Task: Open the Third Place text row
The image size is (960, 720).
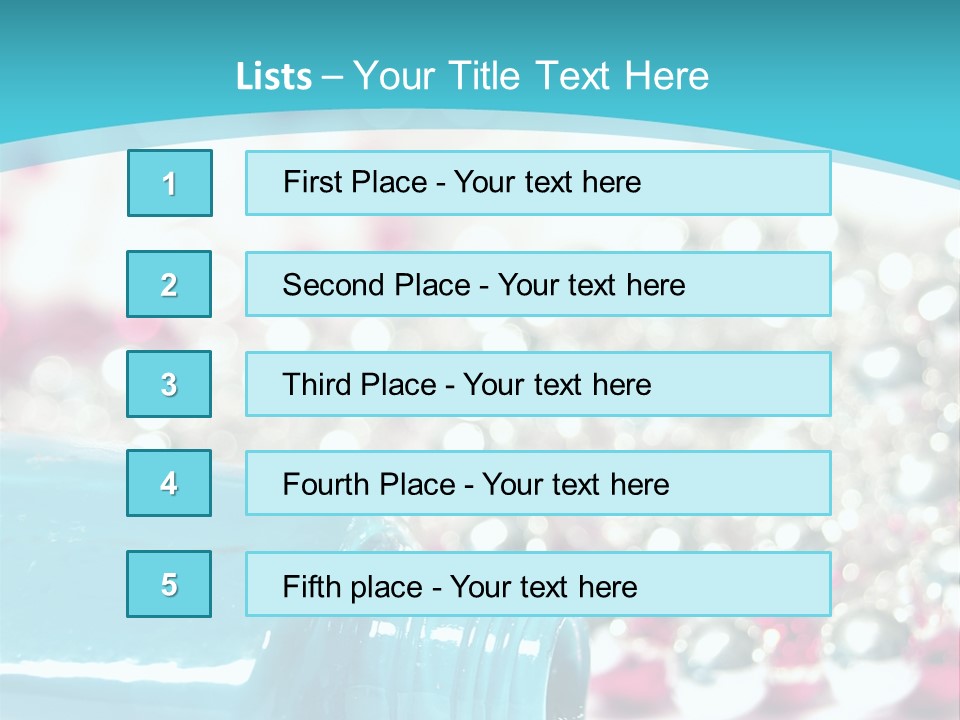Action: 538,384
